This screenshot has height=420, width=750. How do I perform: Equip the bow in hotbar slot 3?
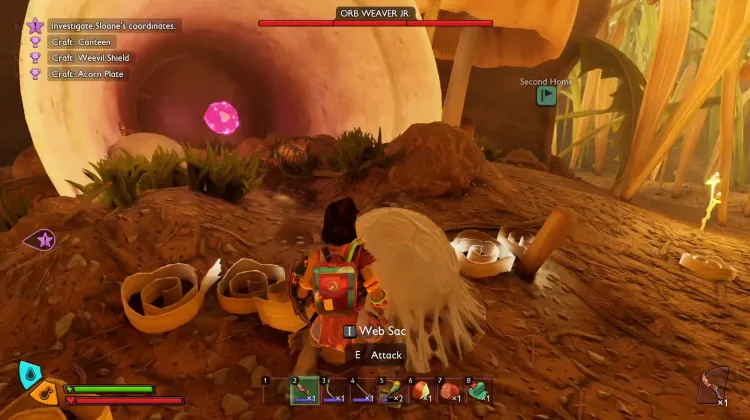tap(335, 390)
